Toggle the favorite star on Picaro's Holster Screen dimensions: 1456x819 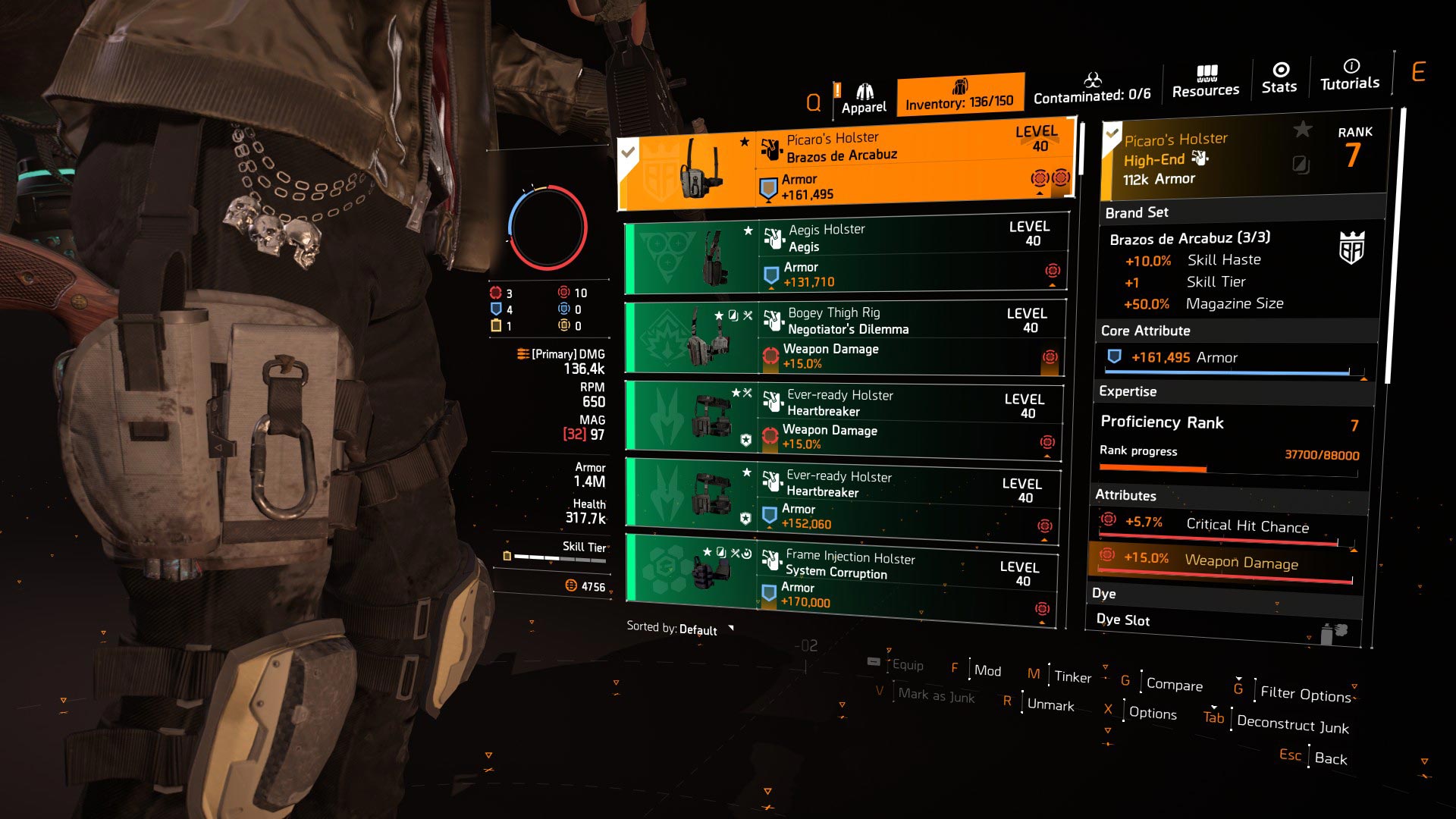click(1302, 130)
